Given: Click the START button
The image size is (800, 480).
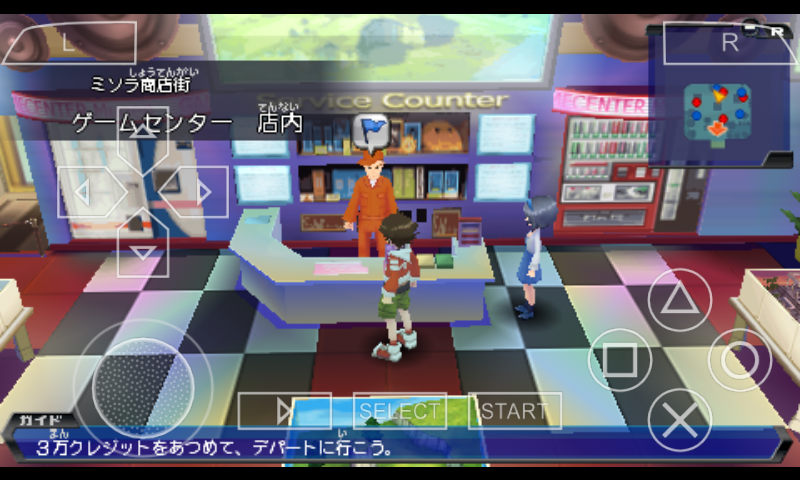Looking at the screenshot, I should pos(515,411).
